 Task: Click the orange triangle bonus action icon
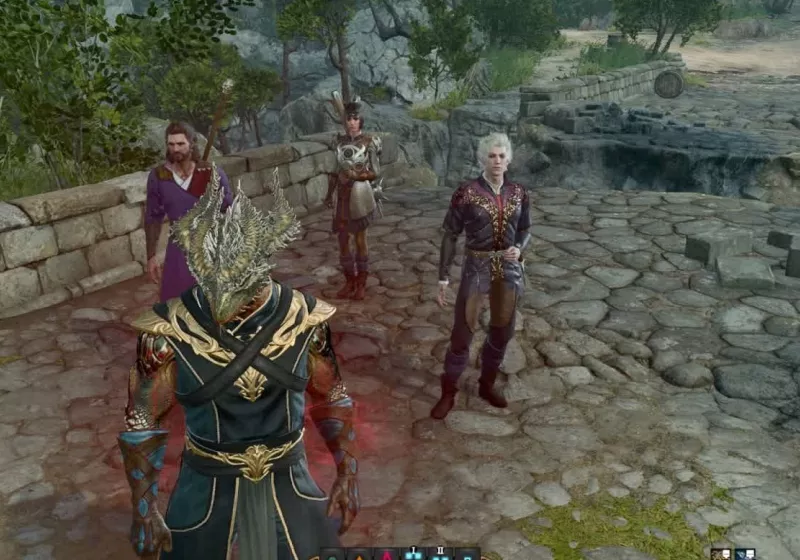point(358,554)
